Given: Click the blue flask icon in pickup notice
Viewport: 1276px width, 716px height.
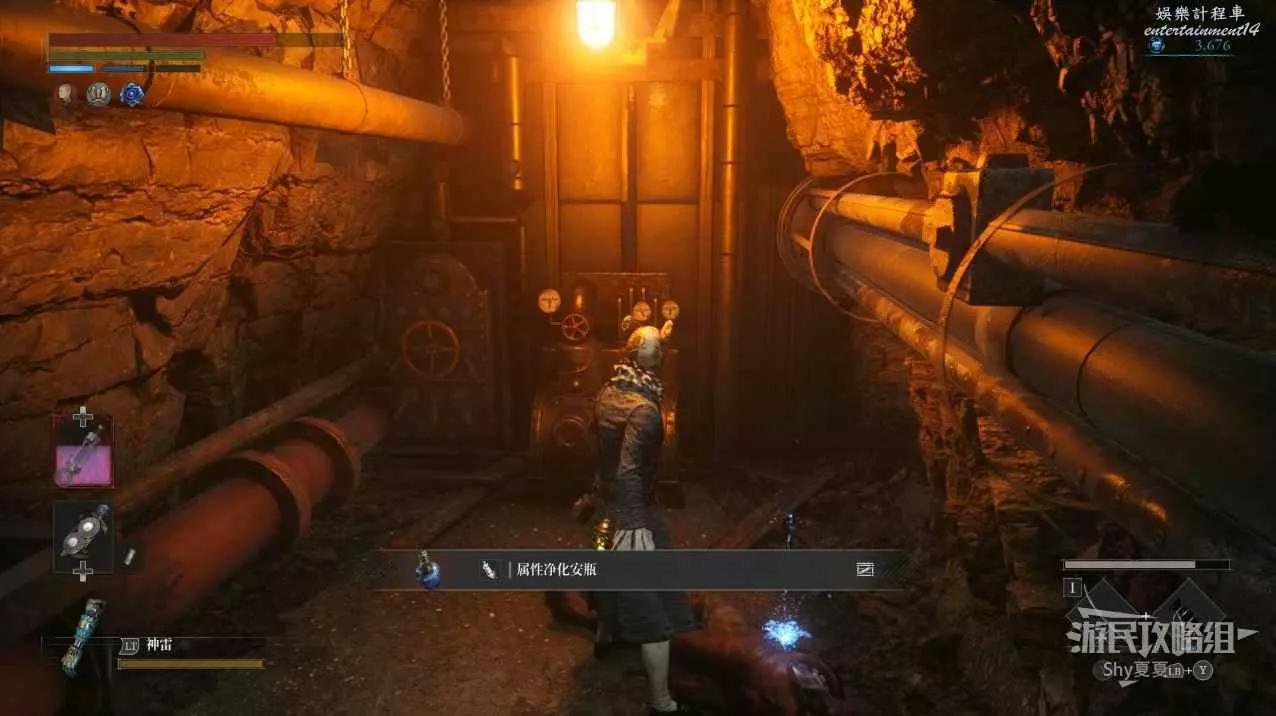Looking at the screenshot, I should (x=428, y=570).
